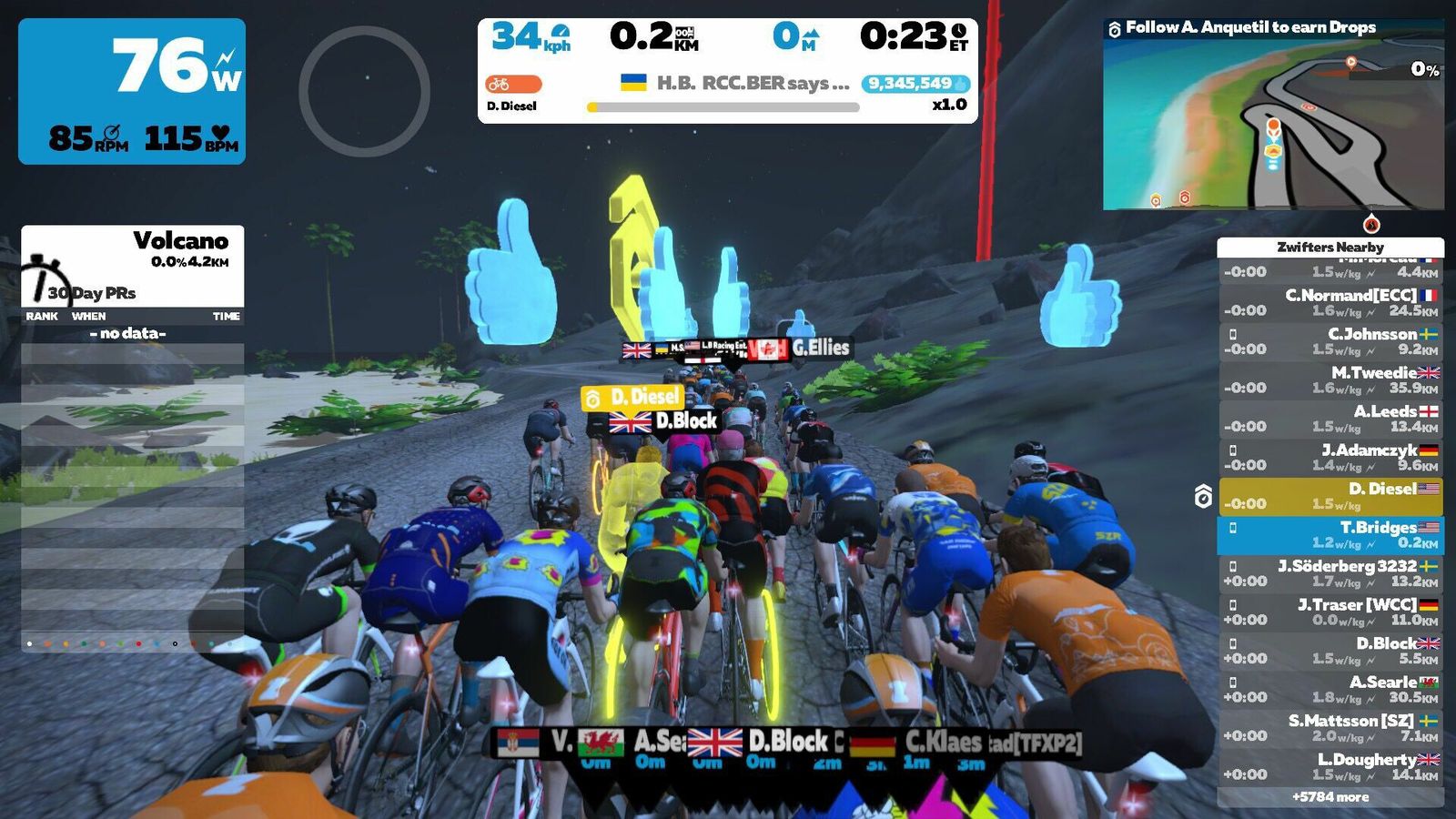This screenshot has height=819, width=1456.
Task: Select C.Johnsson in the nearby riders list
Action: pos(1330,341)
